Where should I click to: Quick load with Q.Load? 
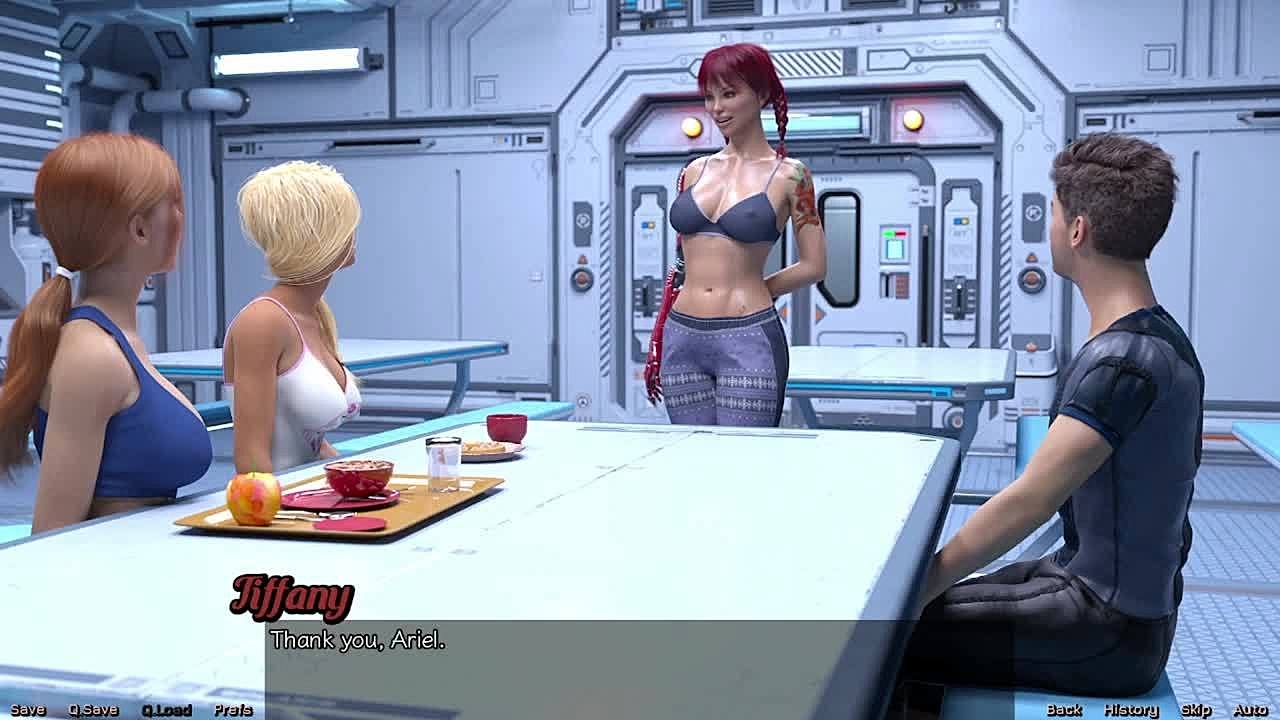[x=166, y=710]
